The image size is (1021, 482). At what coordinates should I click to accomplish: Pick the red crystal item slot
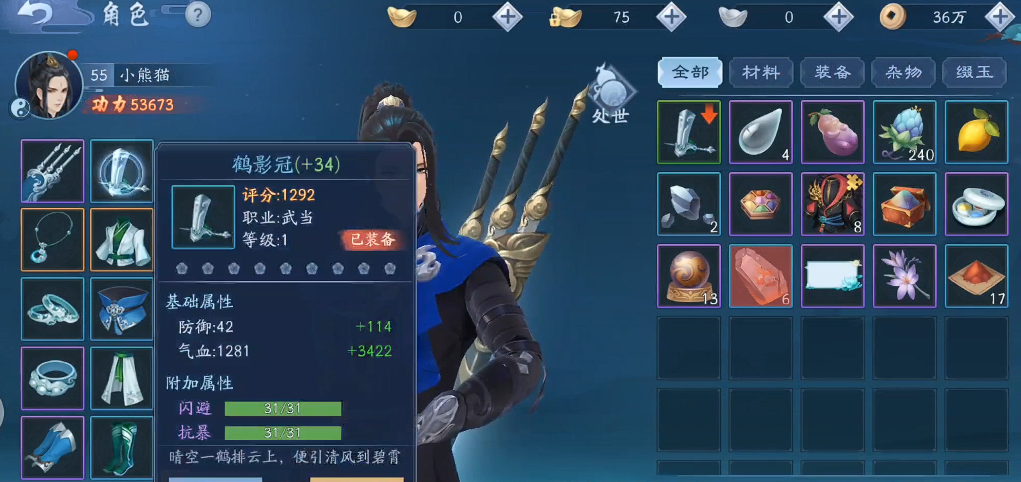click(x=760, y=276)
